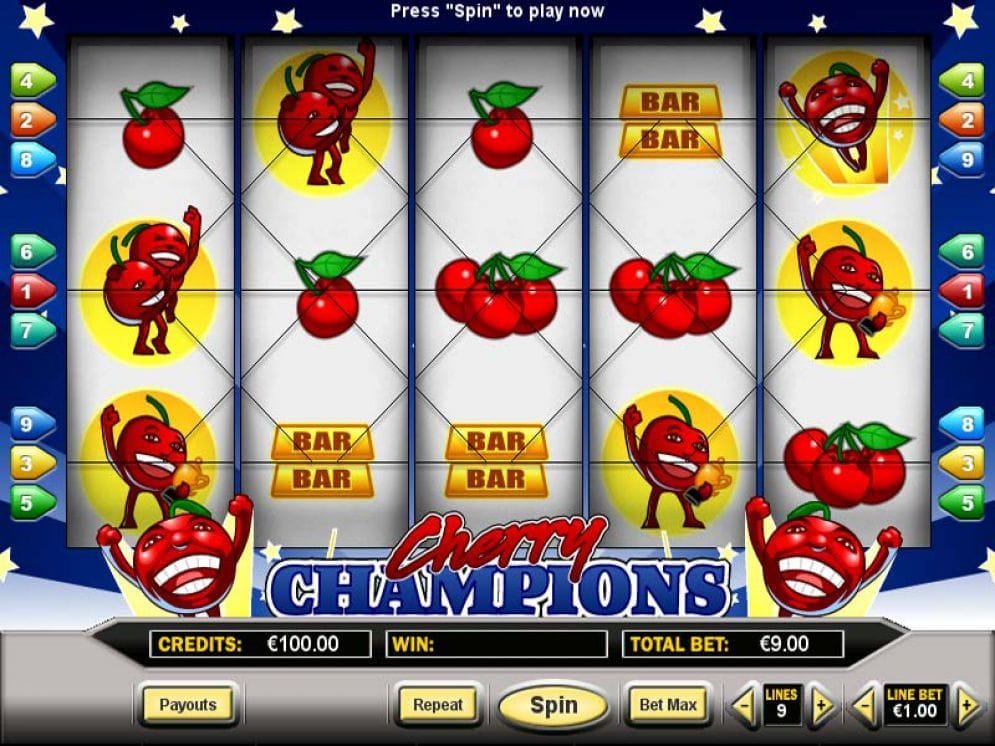Click the Repeat button
The image size is (995, 746).
(438, 705)
